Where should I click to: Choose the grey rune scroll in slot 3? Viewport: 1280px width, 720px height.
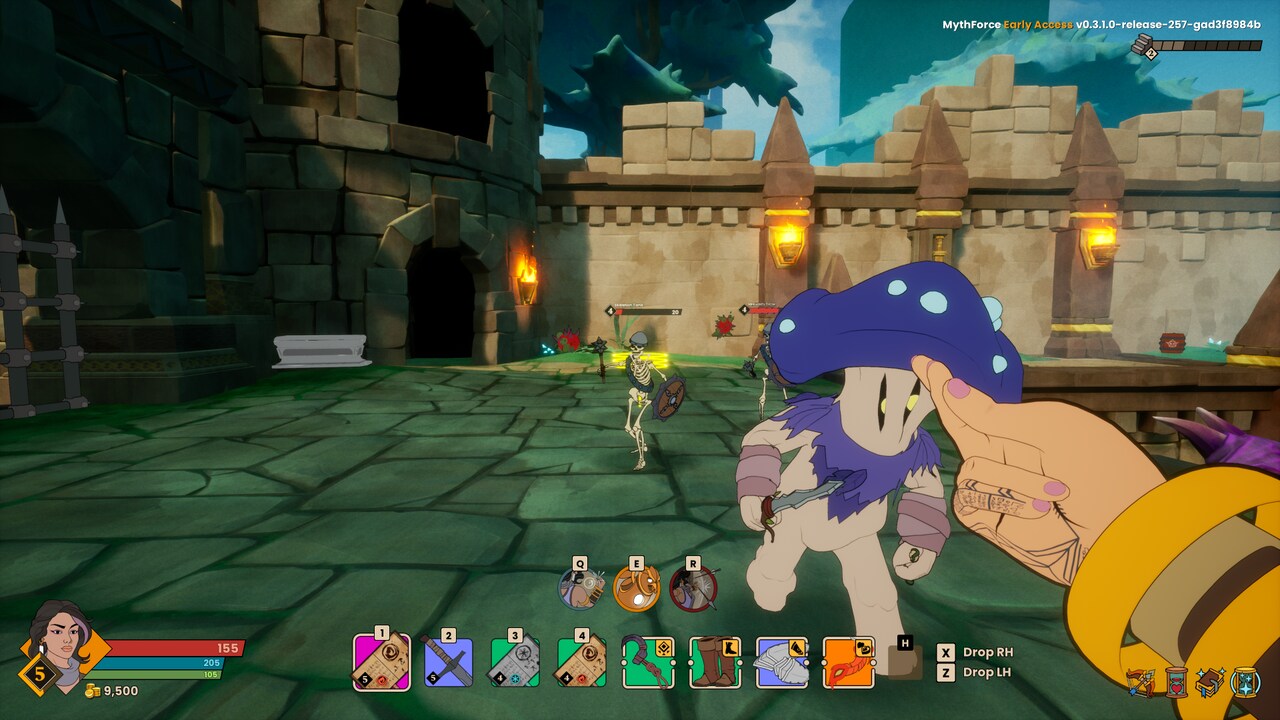515,662
